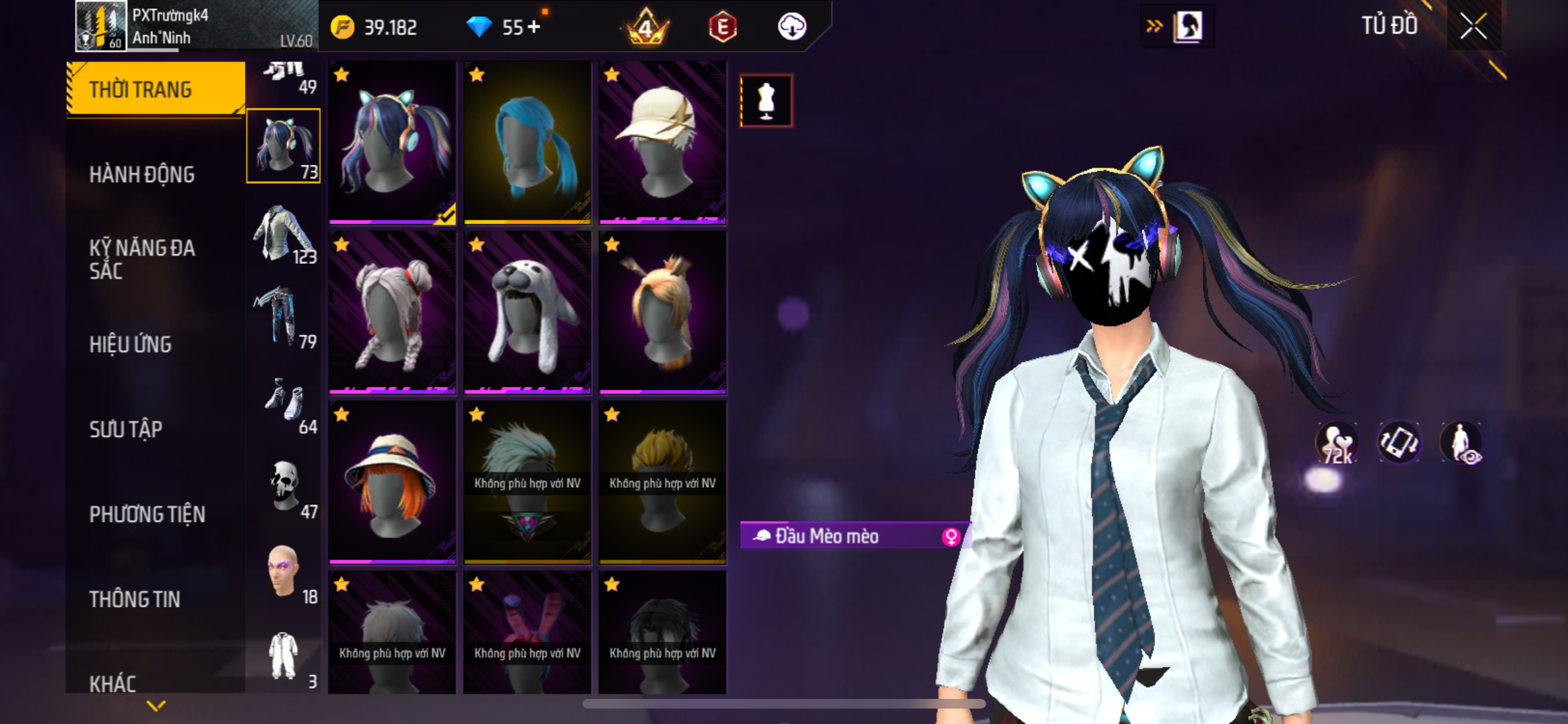
Task: Close the wardrobe screen
Action: [1473, 26]
